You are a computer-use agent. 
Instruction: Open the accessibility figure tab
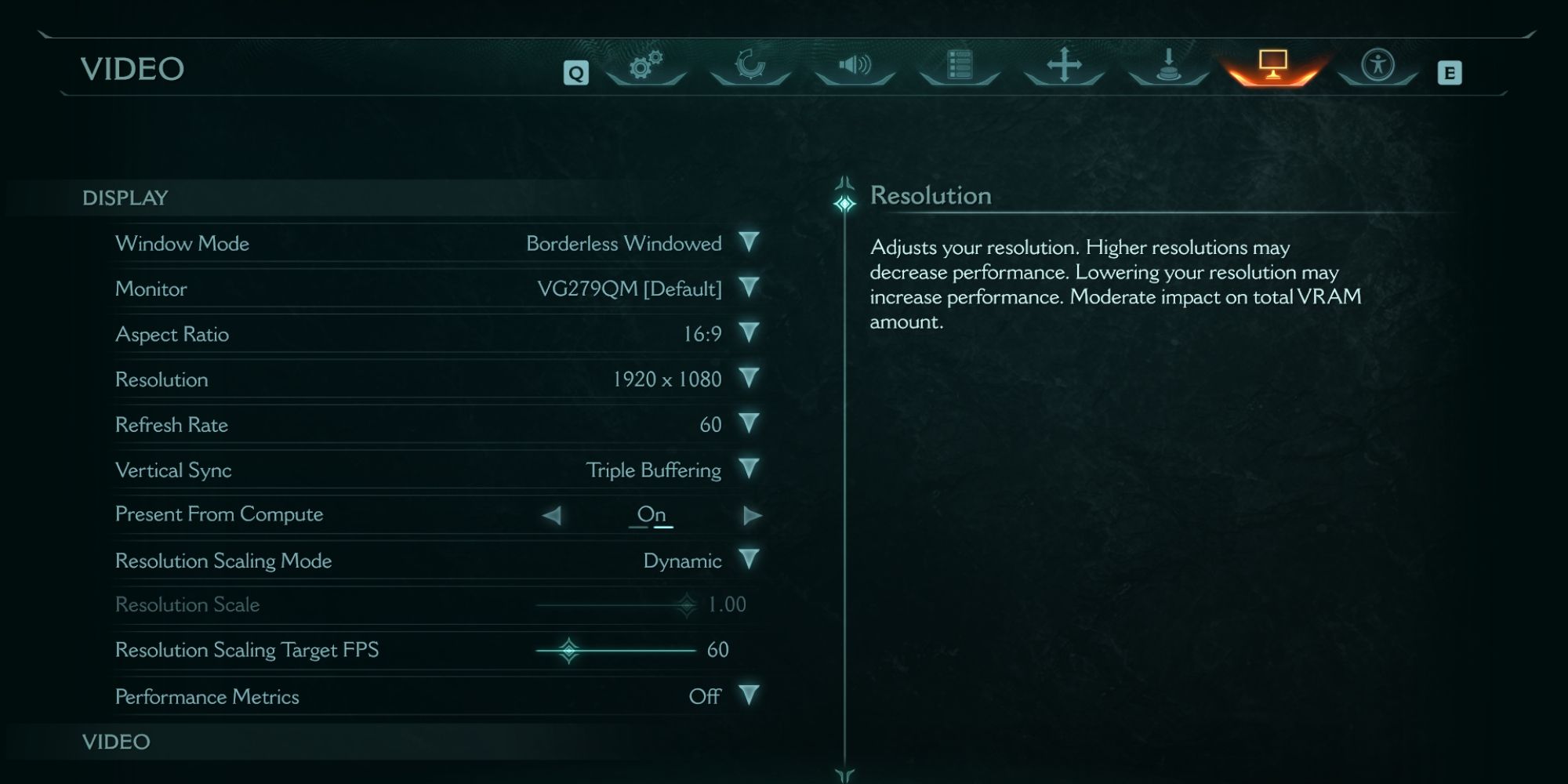(x=1377, y=65)
